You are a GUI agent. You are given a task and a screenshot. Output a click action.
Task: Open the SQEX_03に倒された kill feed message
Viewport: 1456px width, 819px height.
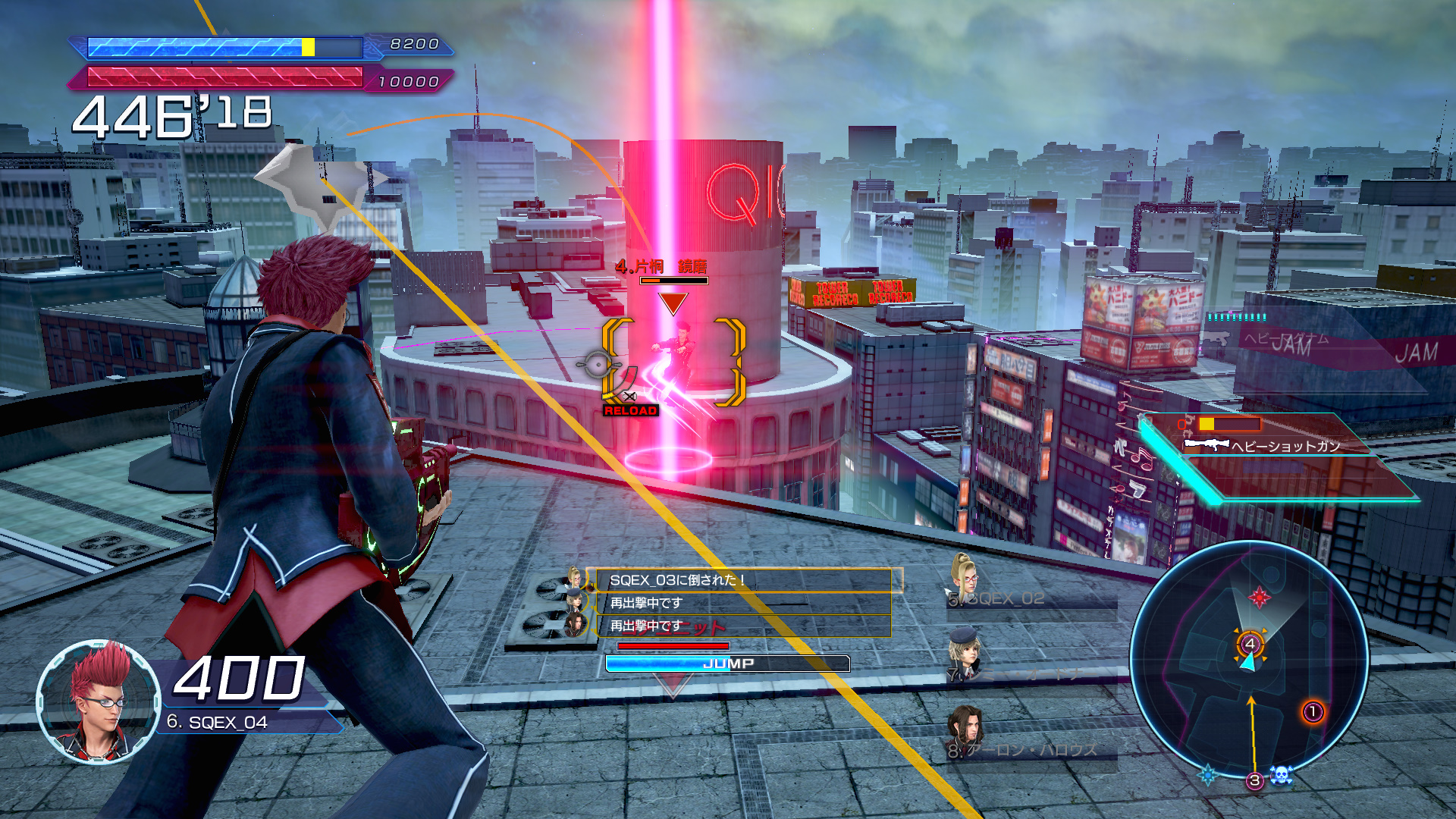pos(743,580)
